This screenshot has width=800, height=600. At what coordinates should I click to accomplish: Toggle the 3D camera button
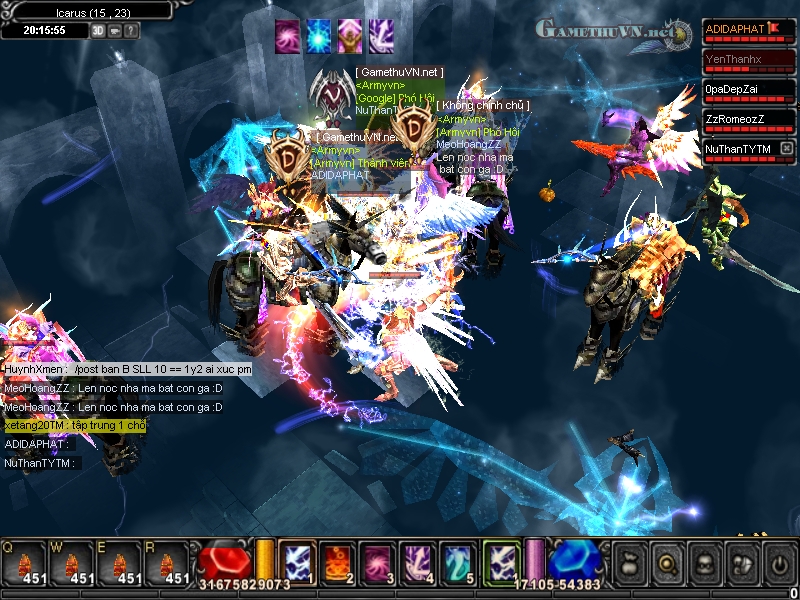coord(98,30)
